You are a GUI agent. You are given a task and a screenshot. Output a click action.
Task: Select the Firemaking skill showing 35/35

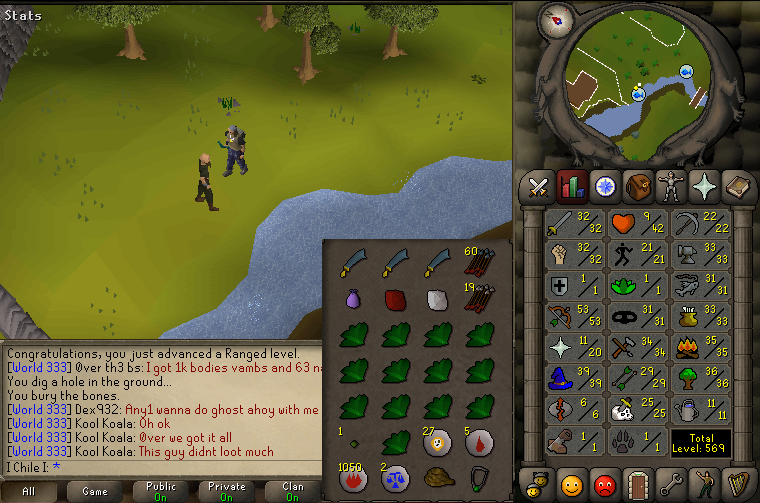[x=700, y=347]
